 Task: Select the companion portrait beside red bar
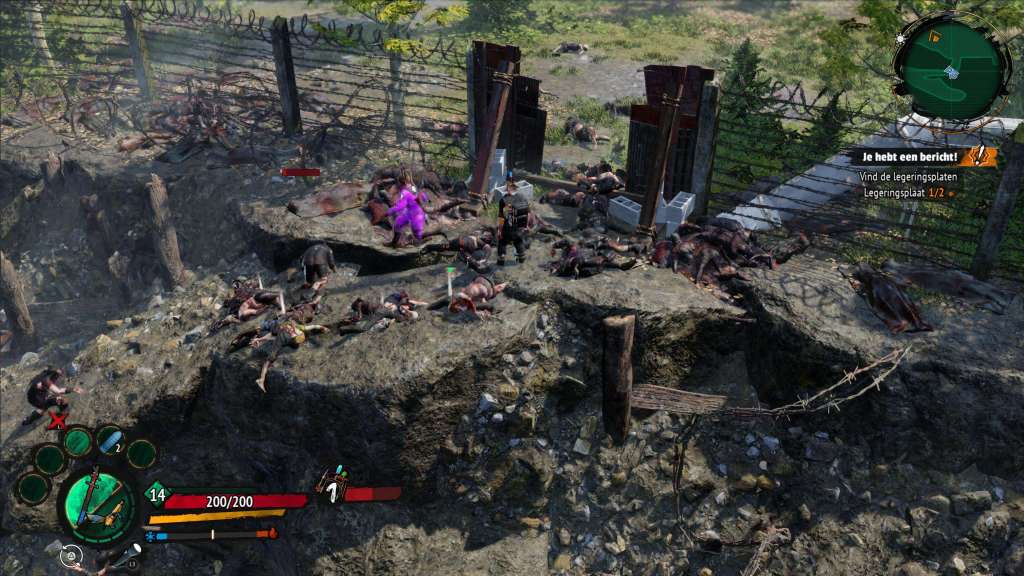click(x=330, y=487)
